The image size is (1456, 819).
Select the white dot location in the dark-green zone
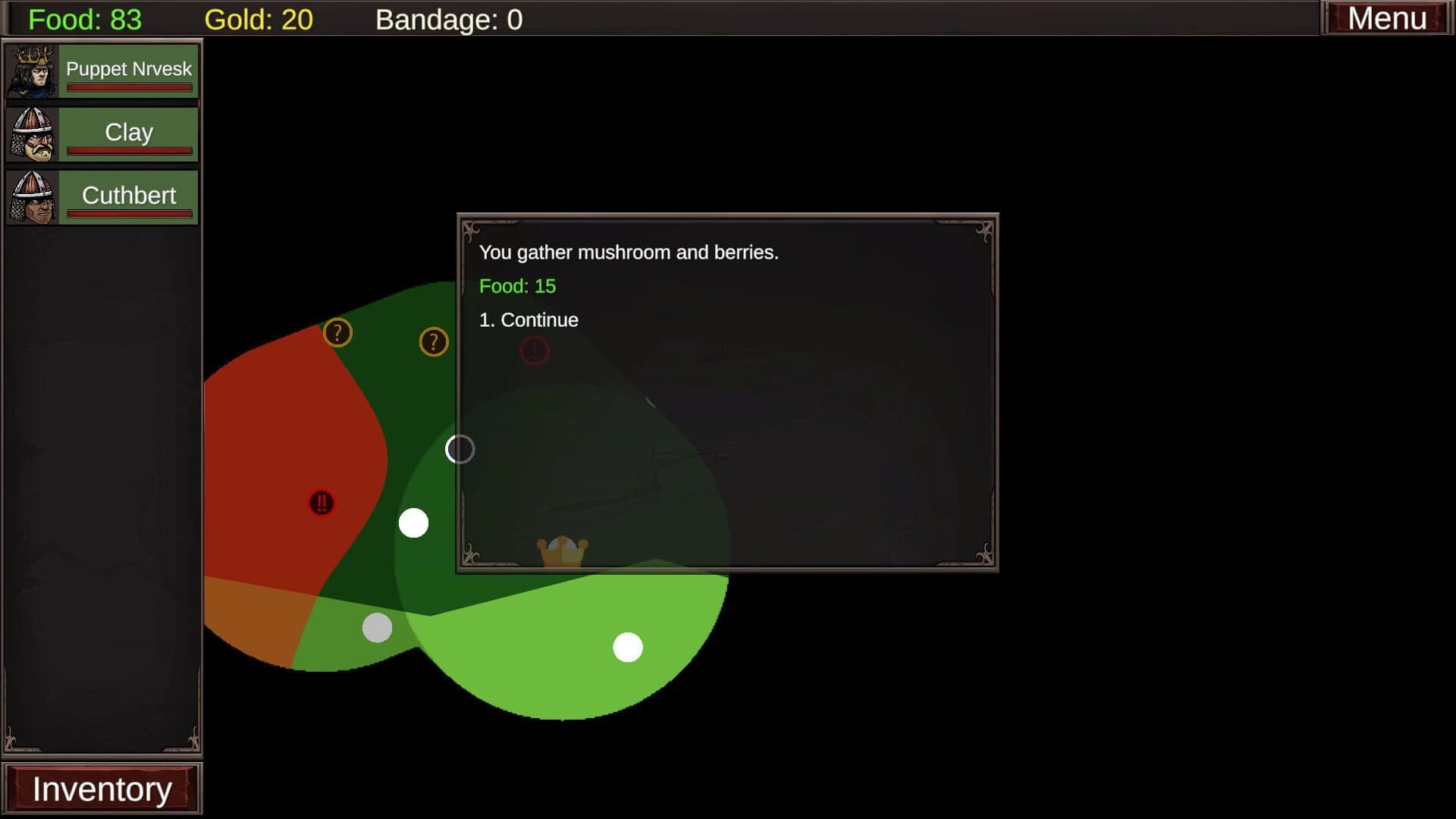coord(413,522)
